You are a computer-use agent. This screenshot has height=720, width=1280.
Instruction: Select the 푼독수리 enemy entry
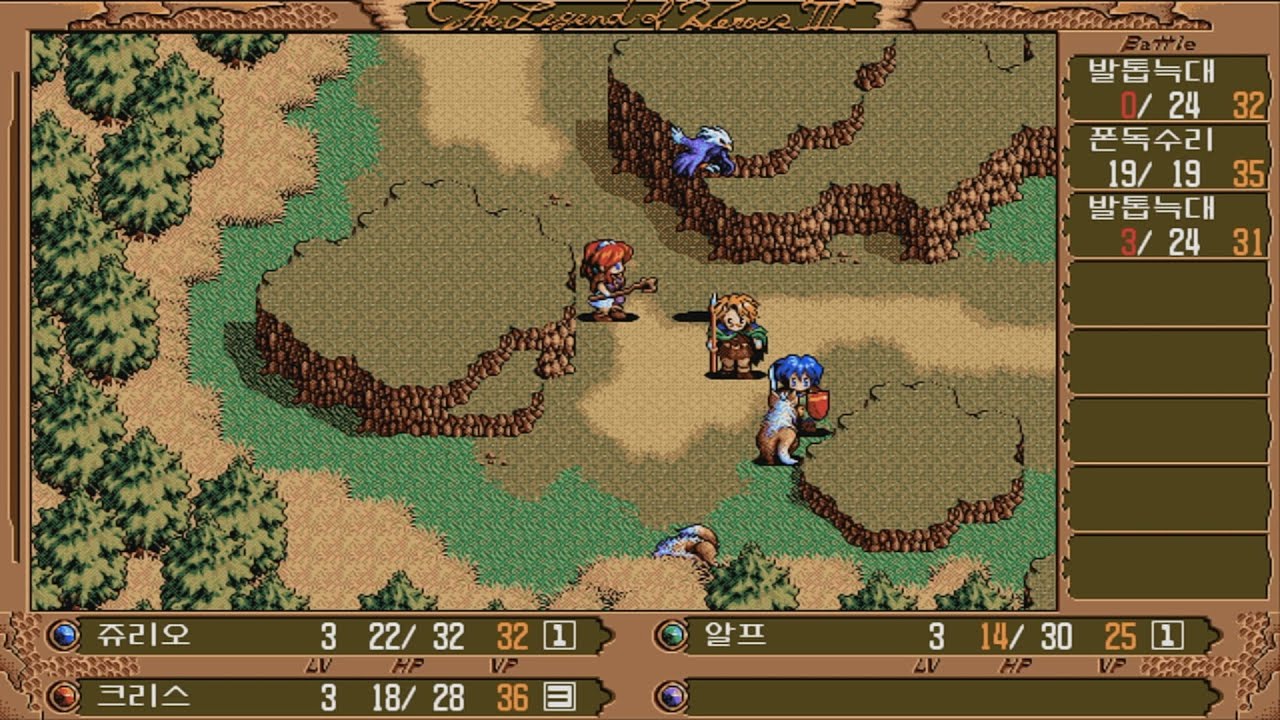tap(1166, 156)
